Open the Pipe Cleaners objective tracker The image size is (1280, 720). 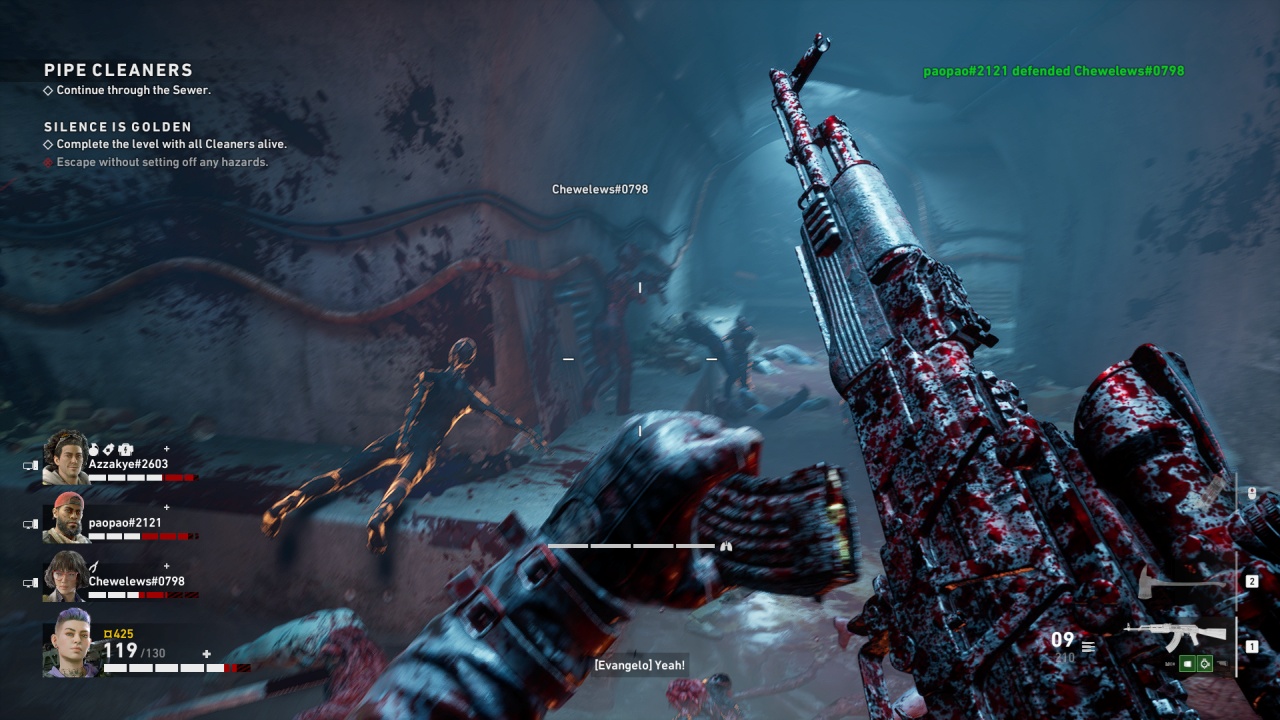[x=118, y=70]
